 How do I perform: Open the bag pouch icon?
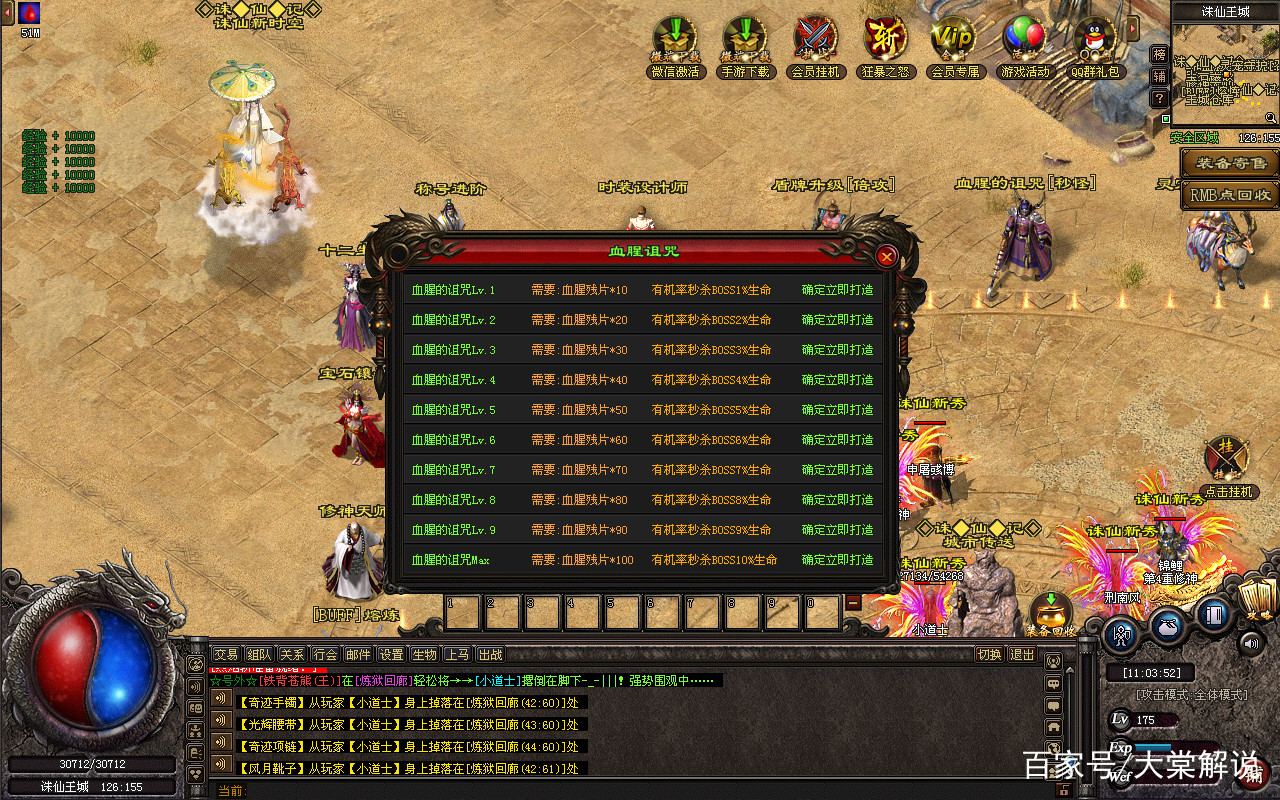point(1167,626)
